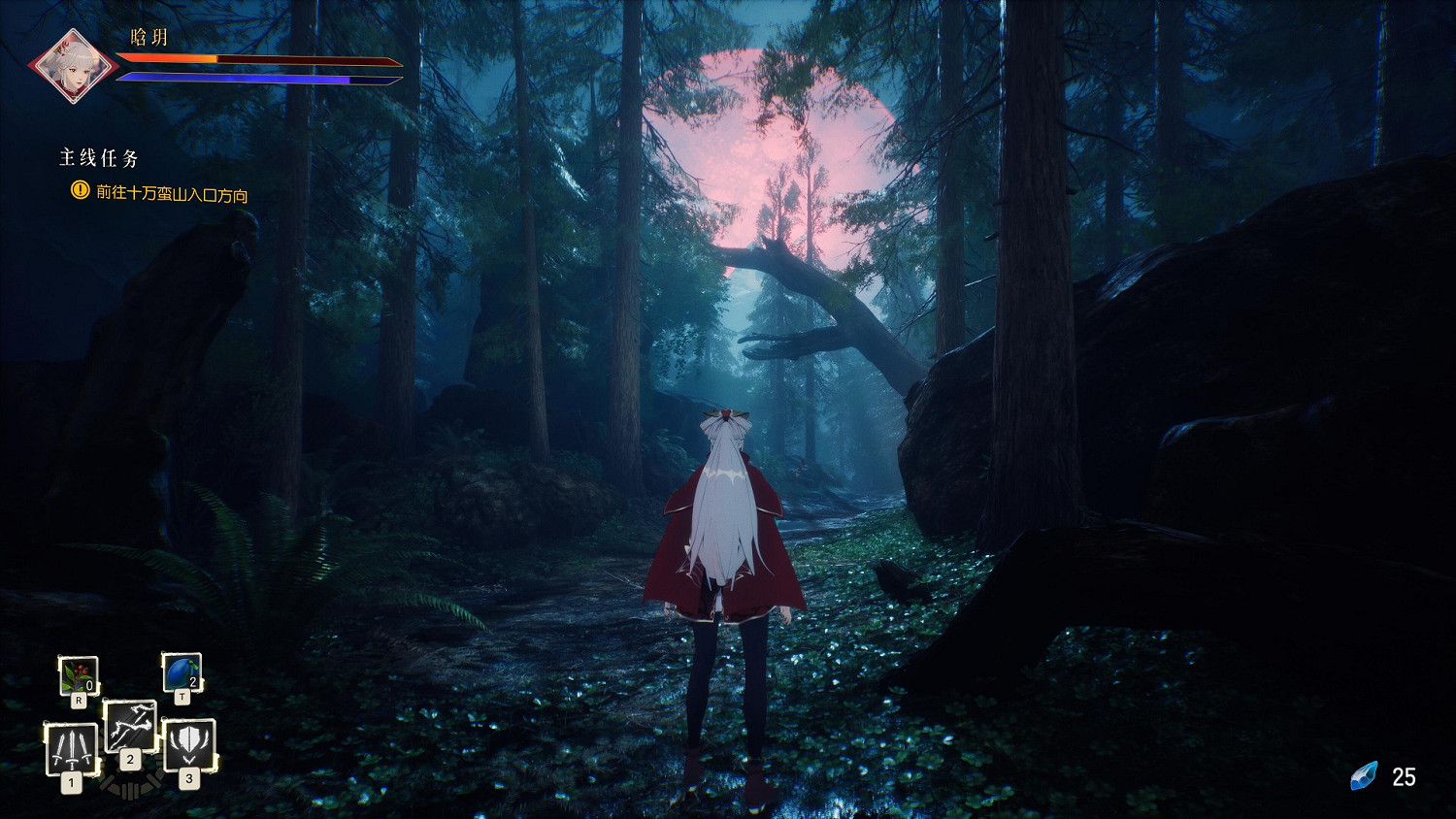This screenshot has height=819, width=1456.
Task: Click the count badge showing 2 on the blue fruit slot
Action: 191,680
